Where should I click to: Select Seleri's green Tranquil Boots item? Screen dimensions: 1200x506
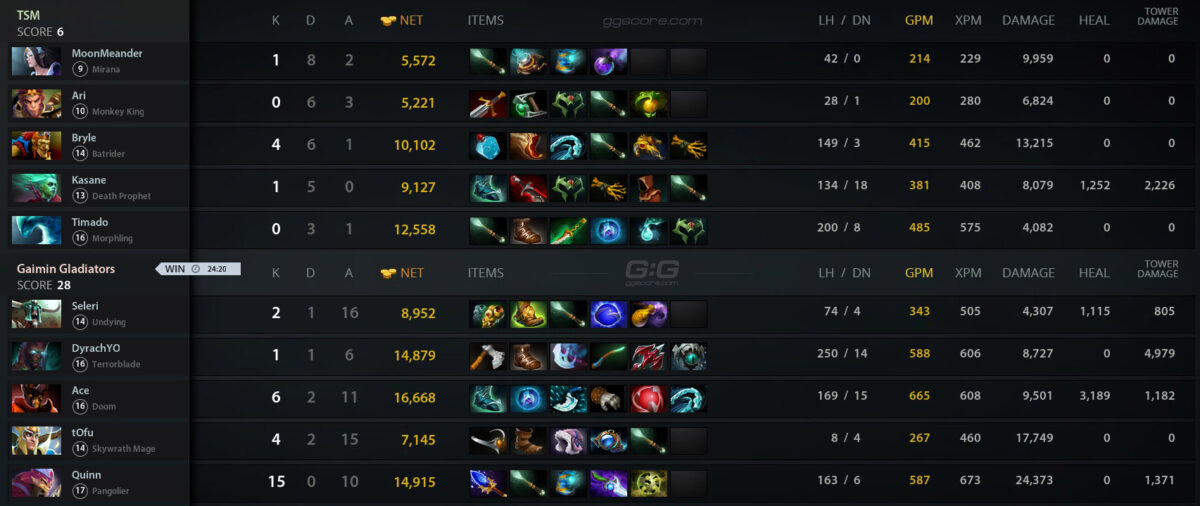point(528,314)
